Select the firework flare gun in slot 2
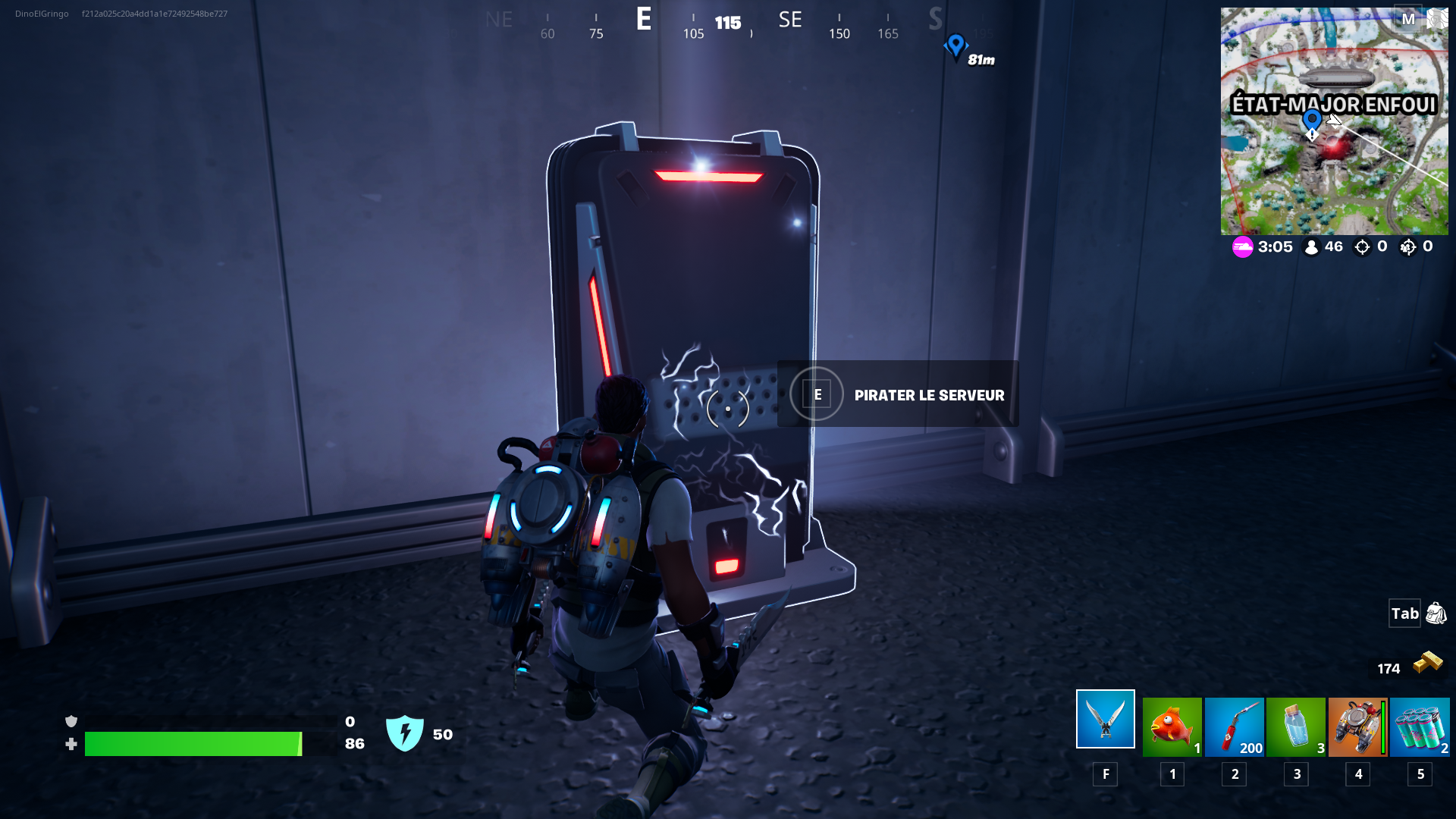 pyautogui.click(x=1234, y=726)
